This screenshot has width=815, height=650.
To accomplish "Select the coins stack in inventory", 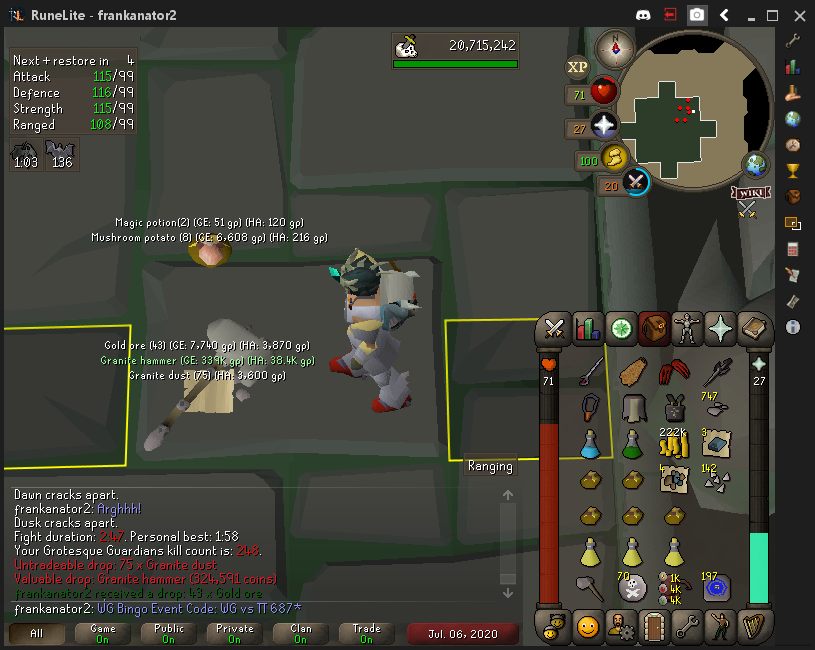I will [674, 440].
